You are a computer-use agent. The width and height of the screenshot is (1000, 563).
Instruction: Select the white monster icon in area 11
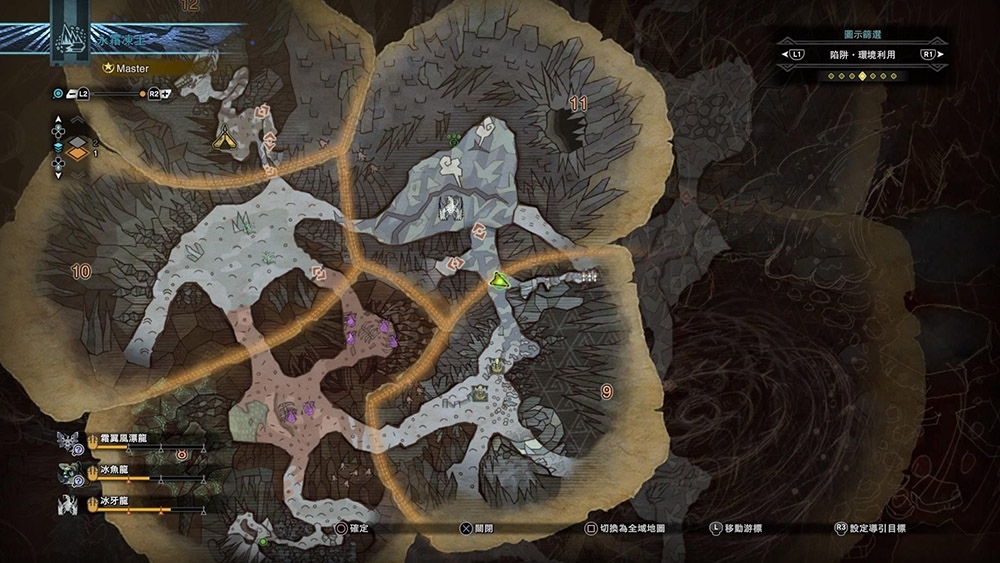tap(449, 209)
